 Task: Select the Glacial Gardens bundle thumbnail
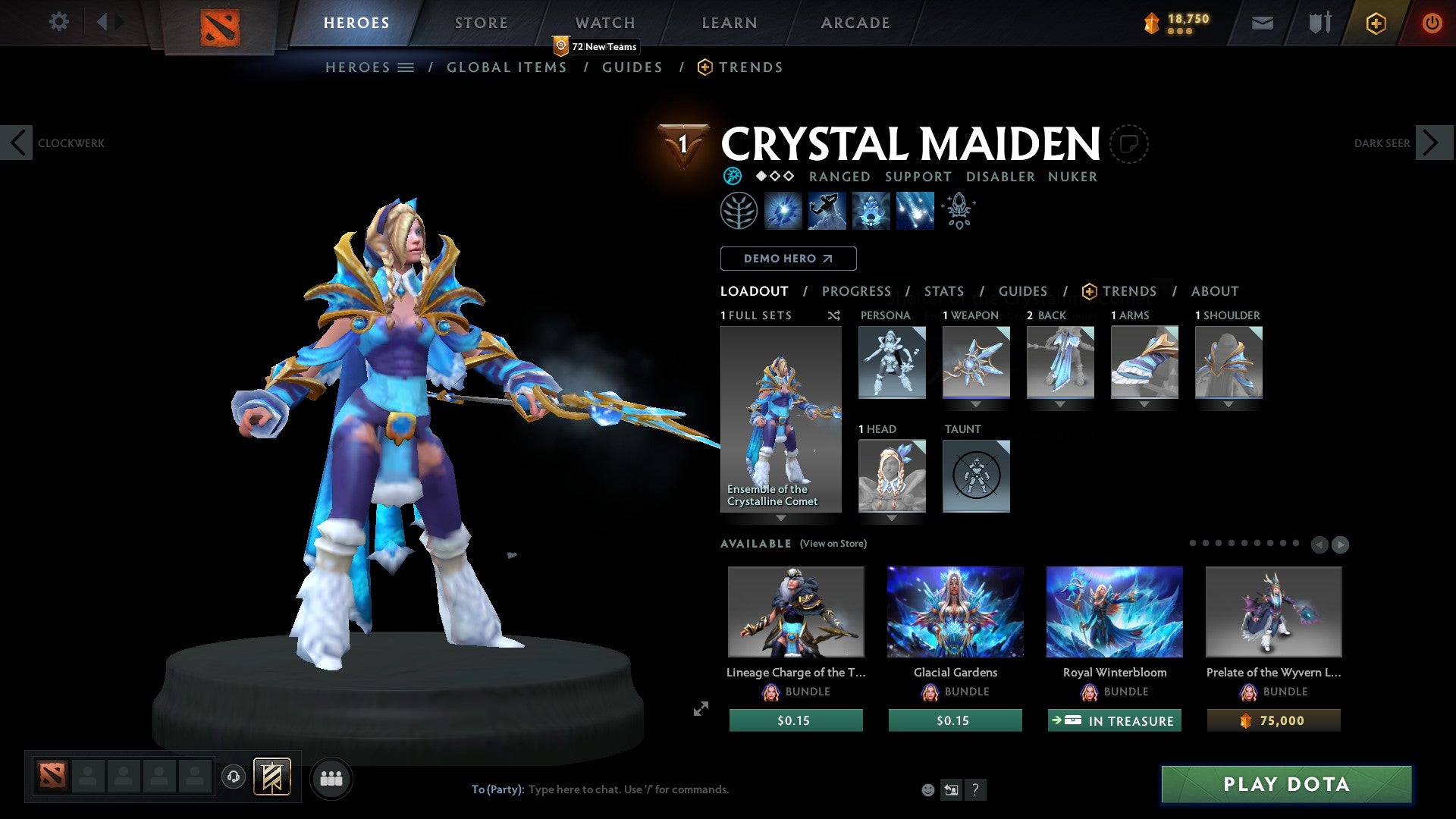point(955,612)
